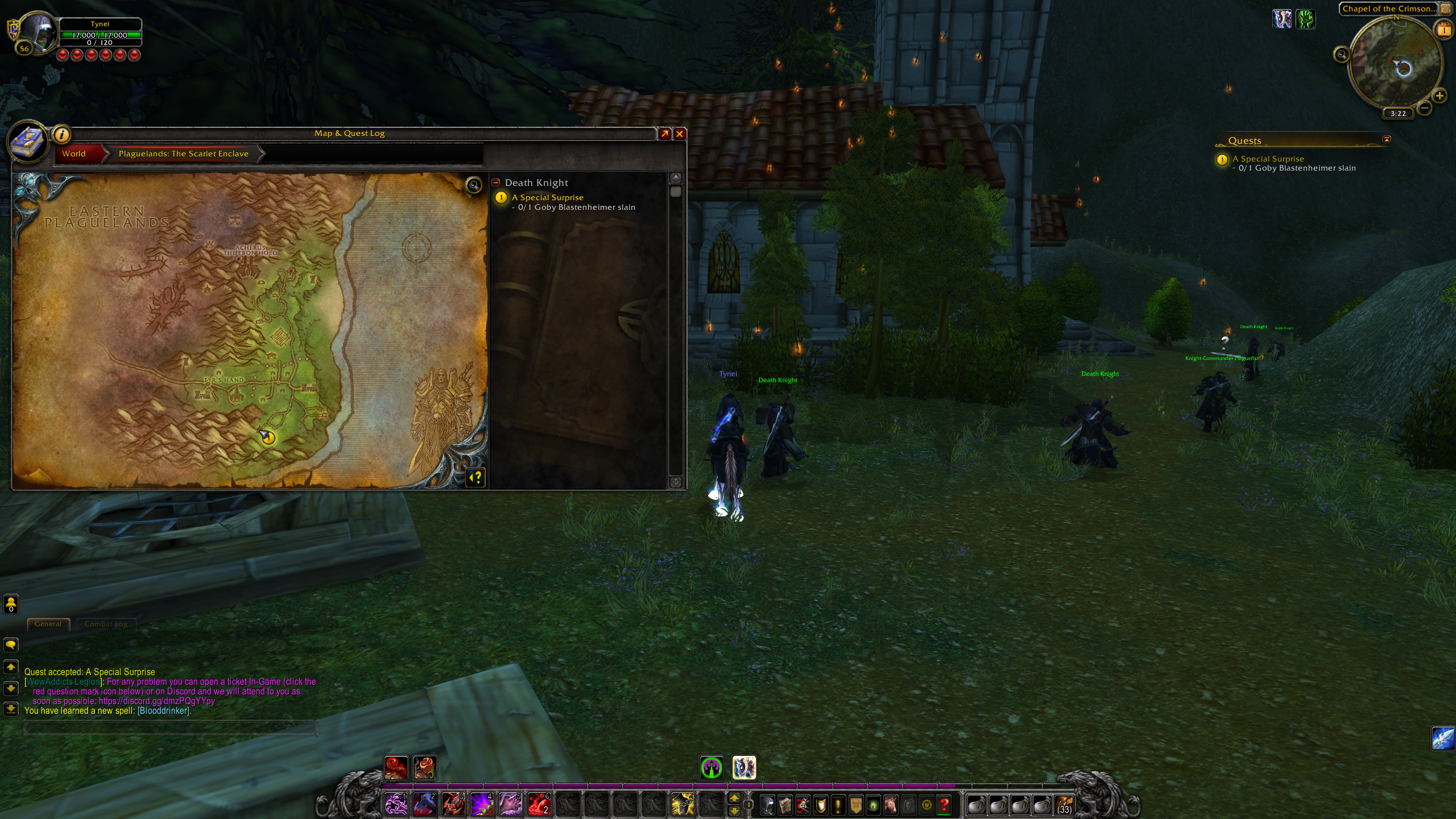Use the golden chained ability on the action bar

(x=682, y=805)
